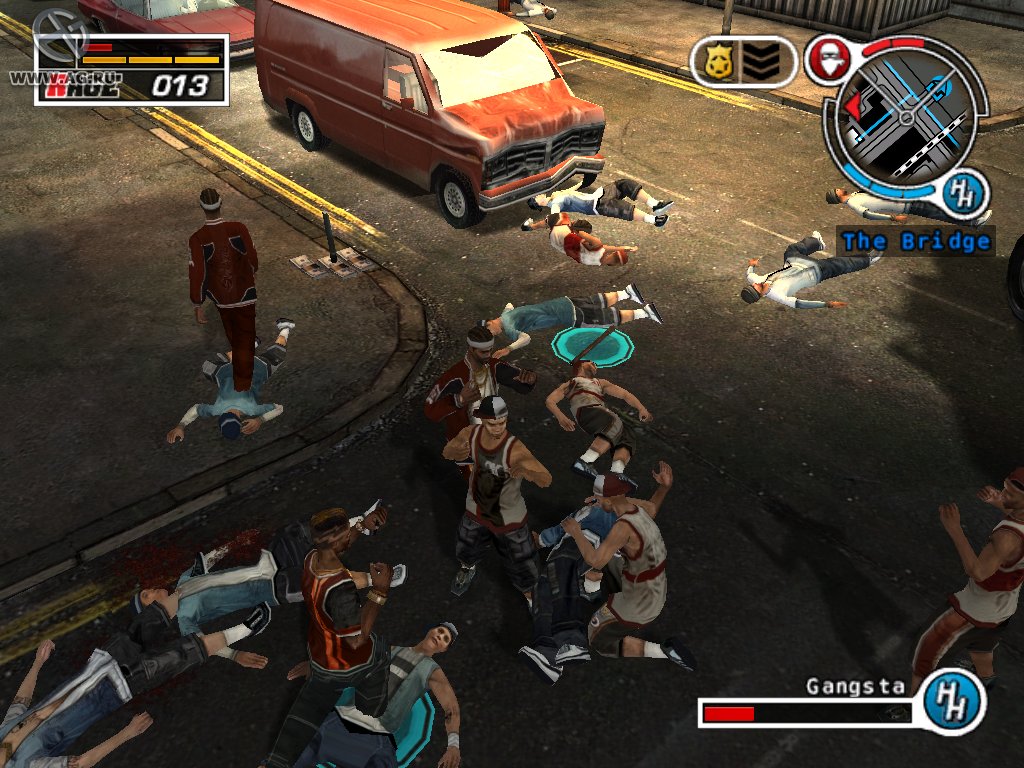Click the yellow police badge icon

(x=718, y=62)
